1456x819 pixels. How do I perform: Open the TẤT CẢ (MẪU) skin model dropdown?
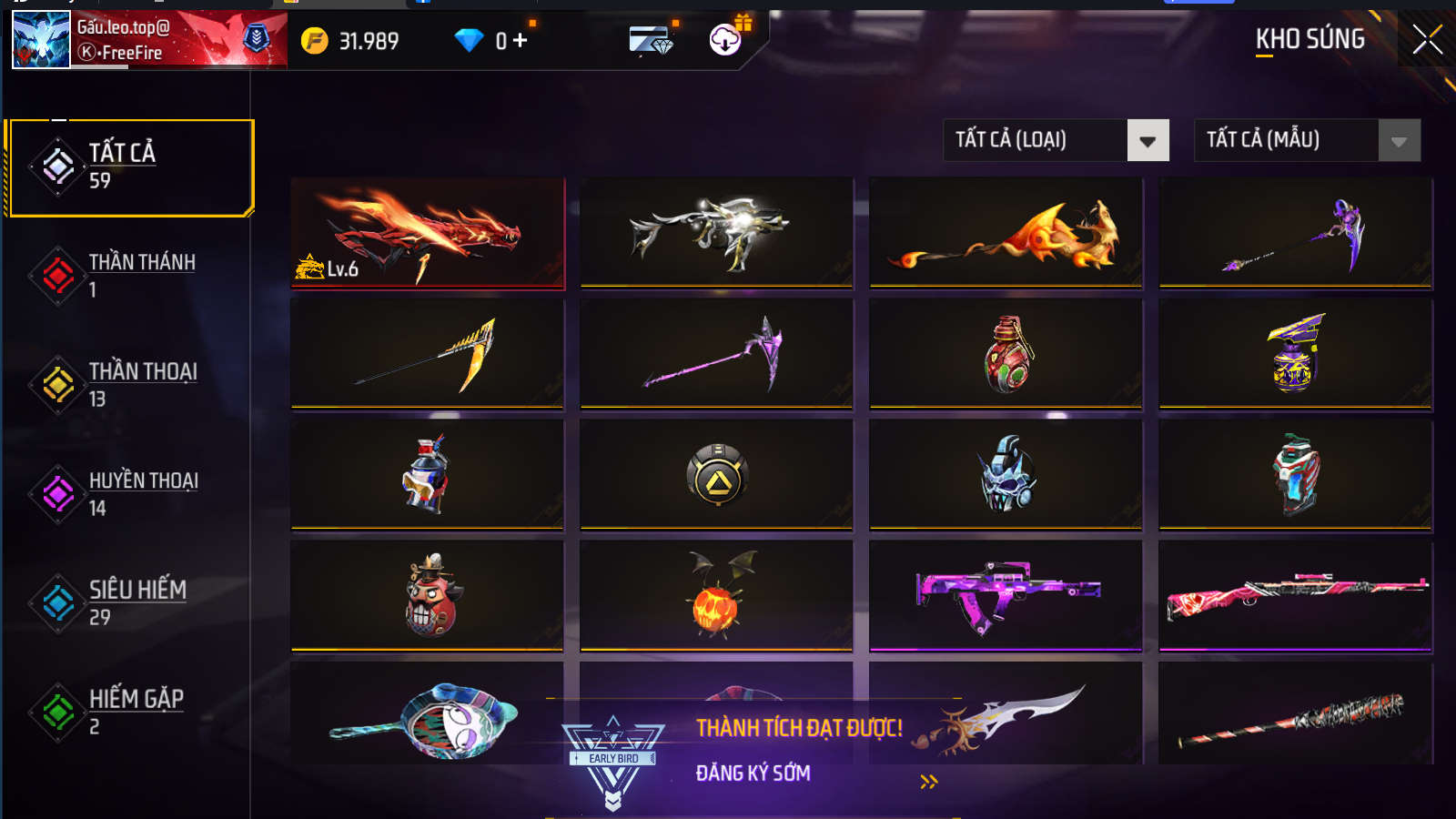click(x=1306, y=140)
